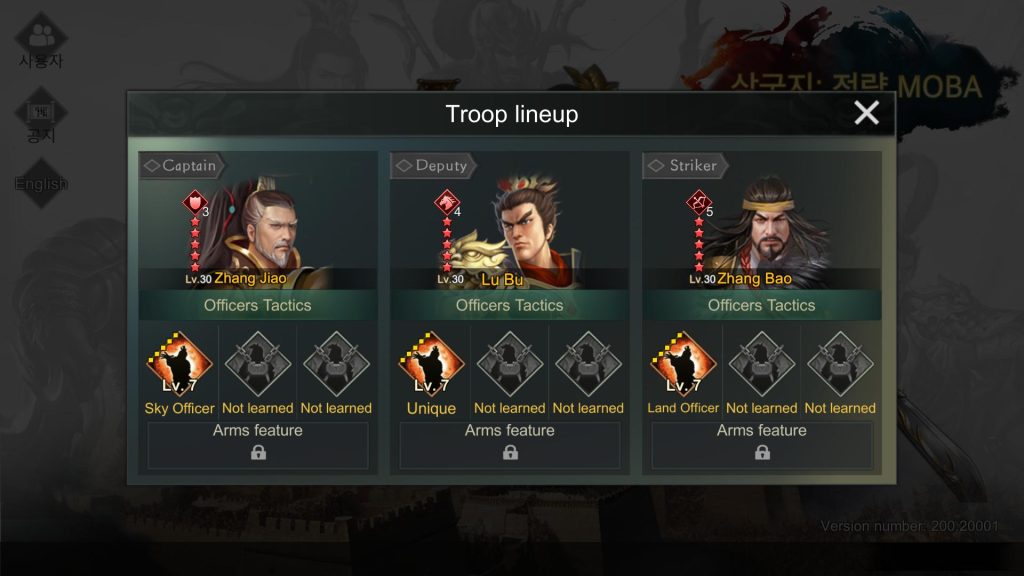Open the Unique tactic icon
Image resolution: width=1024 pixels, height=576 pixels.
coord(431,364)
